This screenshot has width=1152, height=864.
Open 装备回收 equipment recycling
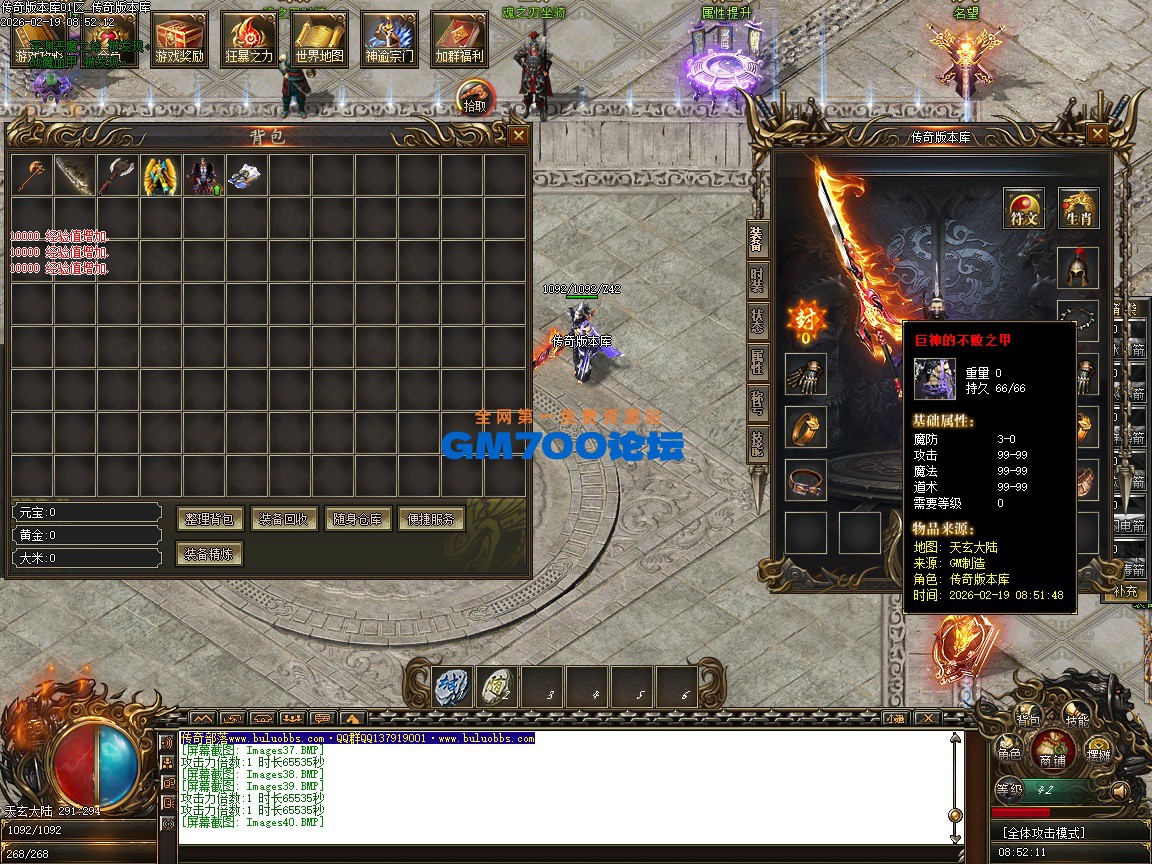284,519
